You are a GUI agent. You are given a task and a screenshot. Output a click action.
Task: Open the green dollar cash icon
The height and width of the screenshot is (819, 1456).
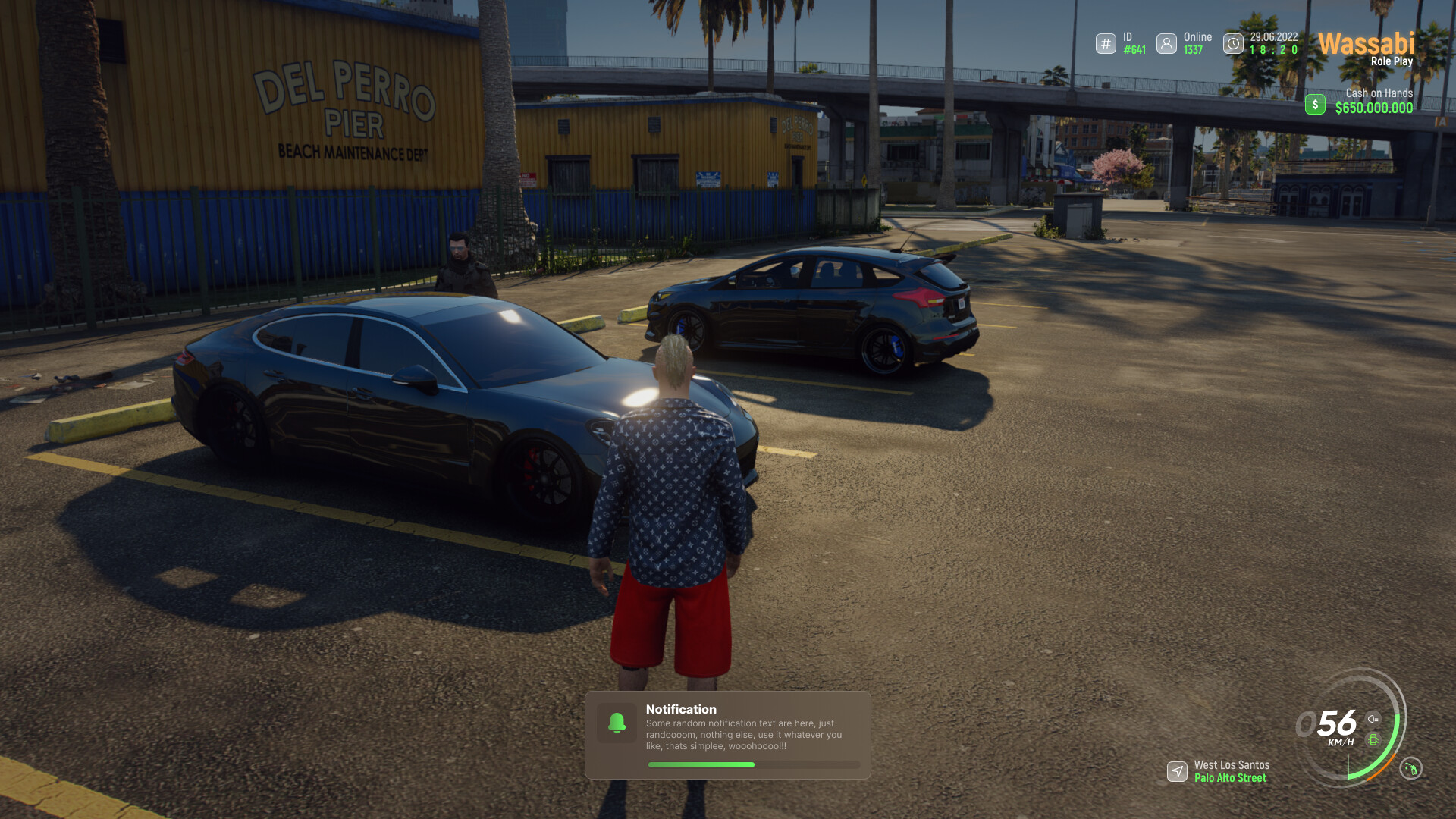click(x=1315, y=104)
